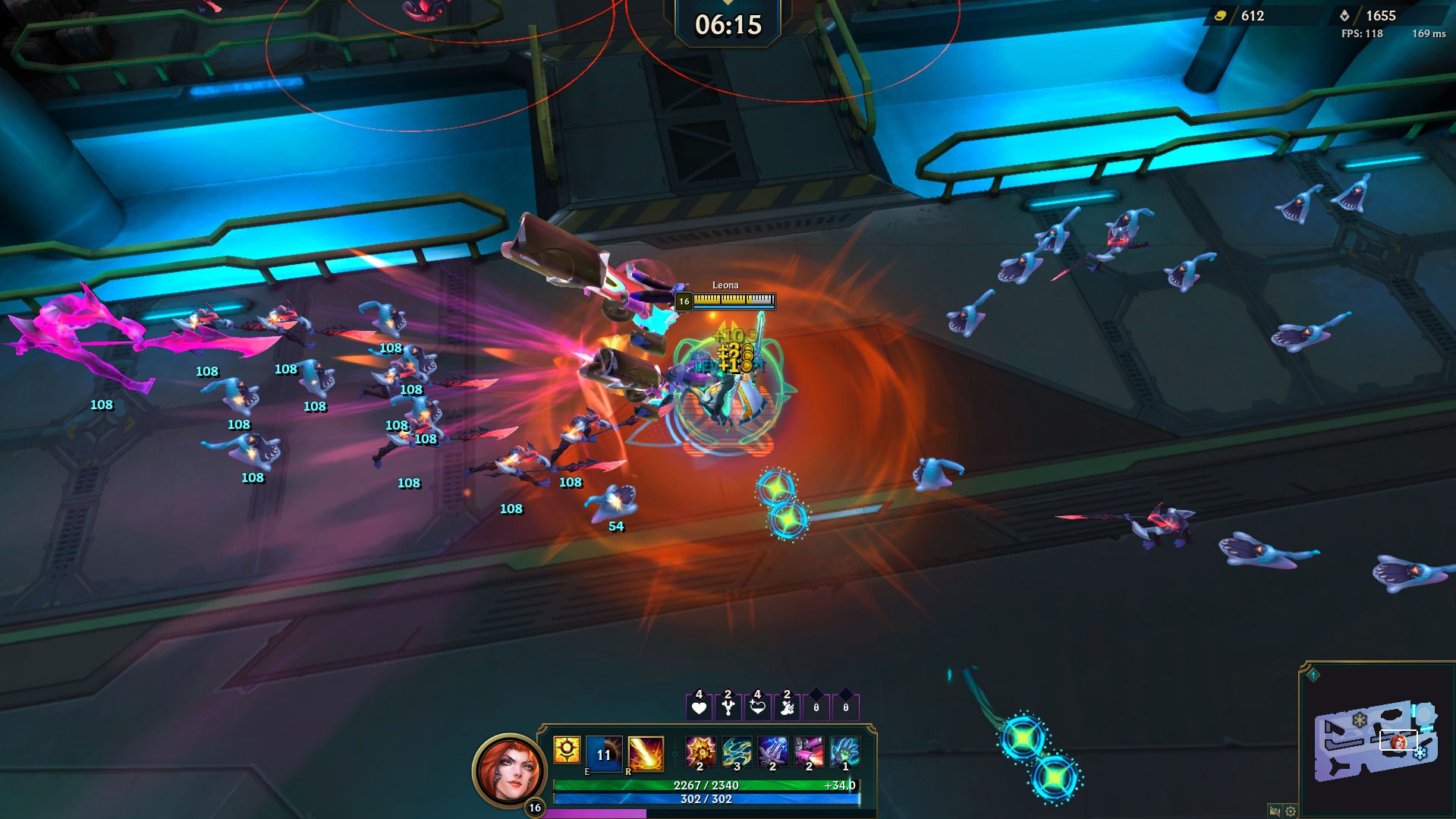This screenshot has width=1456, height=819.
Task: Toggle the camera lock icon beside the minimap
Action: (1275, 811)
